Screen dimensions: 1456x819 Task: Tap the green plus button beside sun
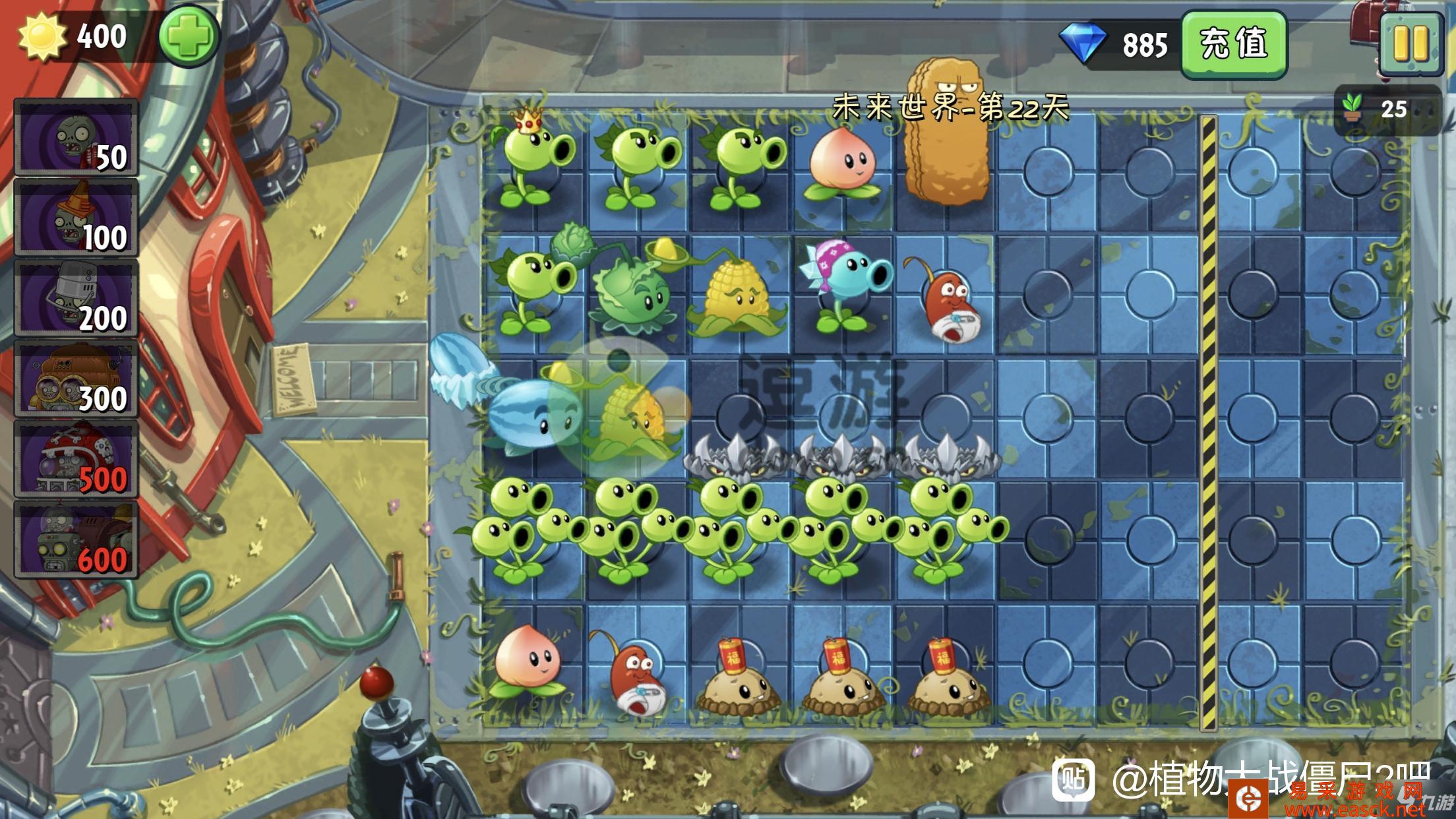click(189, 36)
